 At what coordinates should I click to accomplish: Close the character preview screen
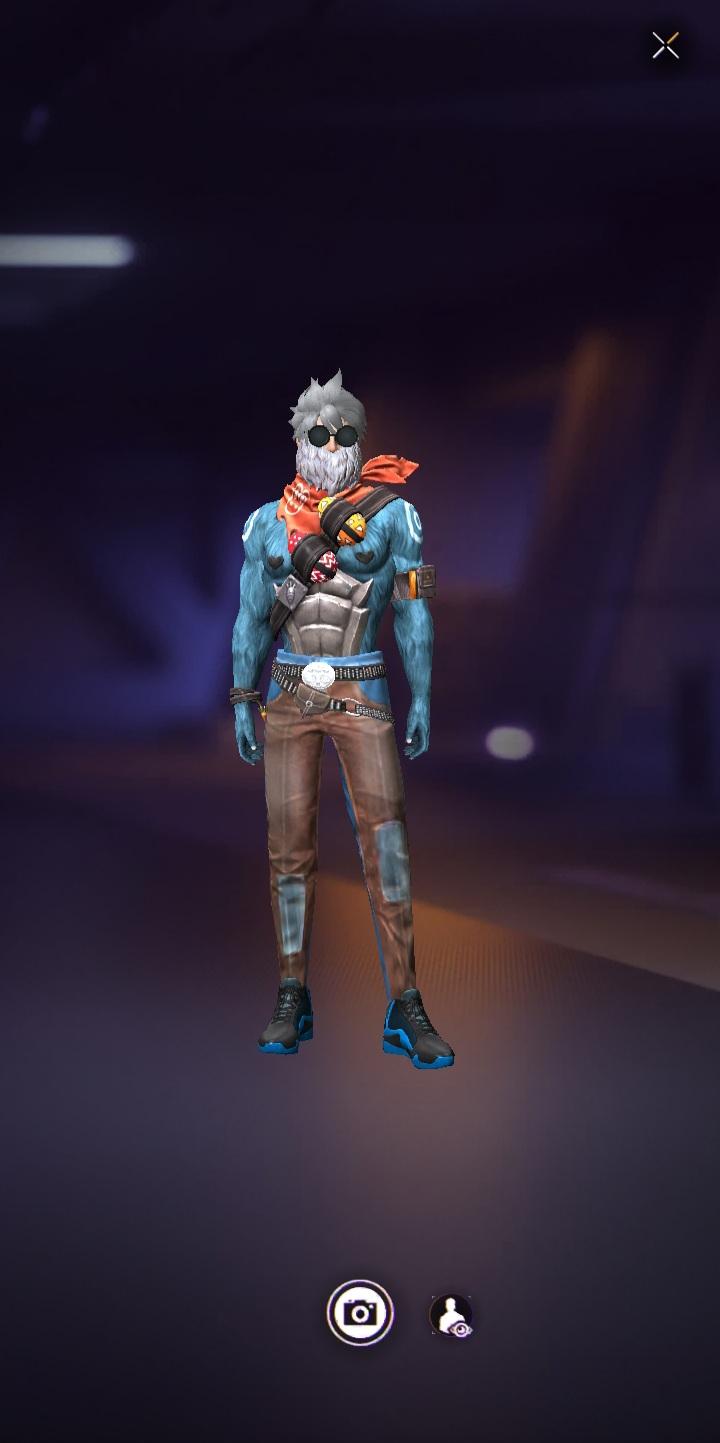coord(665,46)
